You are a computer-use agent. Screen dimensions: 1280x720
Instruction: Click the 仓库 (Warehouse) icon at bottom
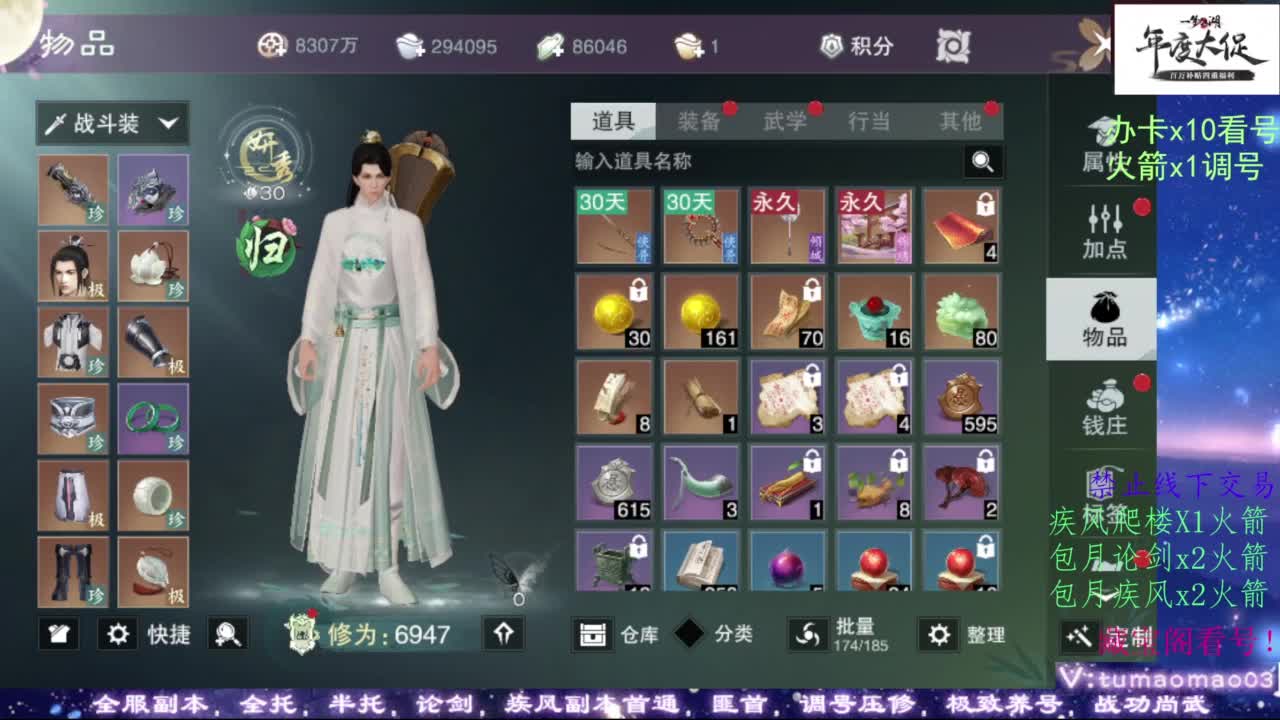[594, 634]
